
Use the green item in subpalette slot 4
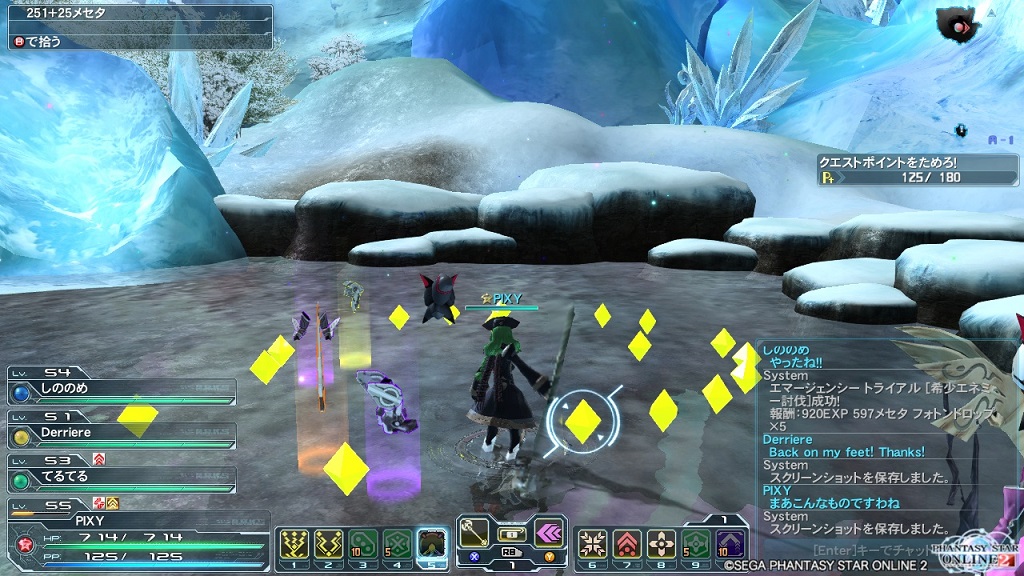coord(397,543)
